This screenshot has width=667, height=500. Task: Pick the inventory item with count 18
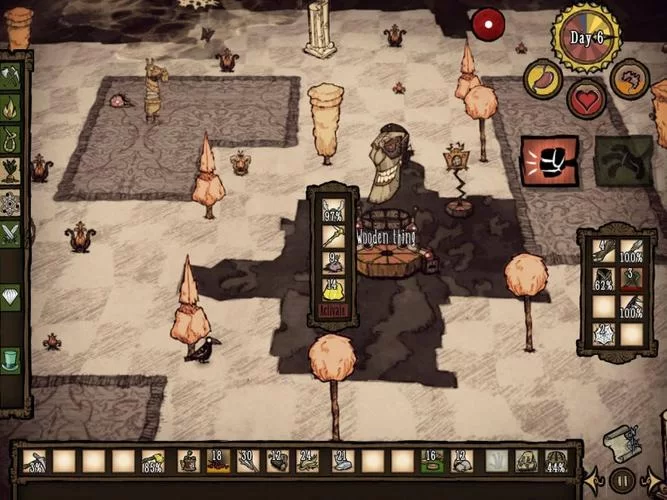216,461
